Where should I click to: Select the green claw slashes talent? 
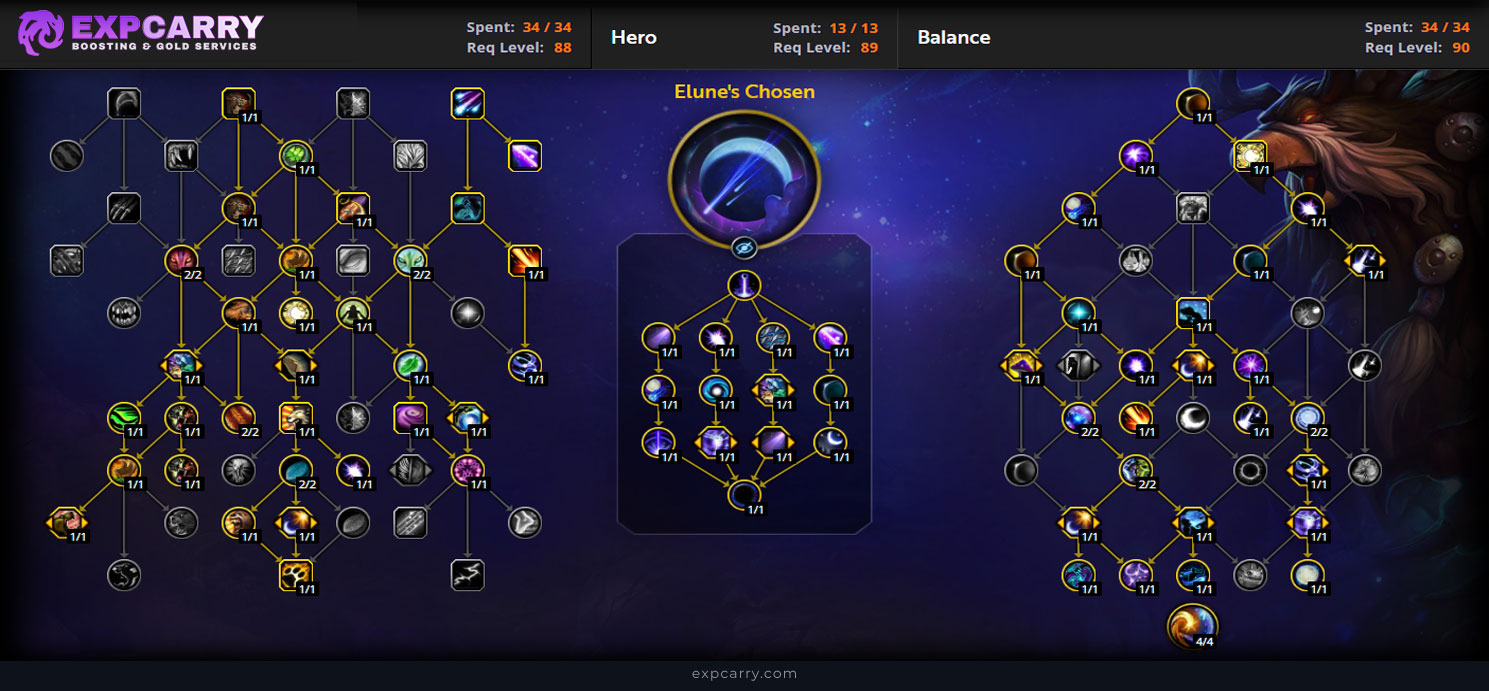(x=124, y=417)
